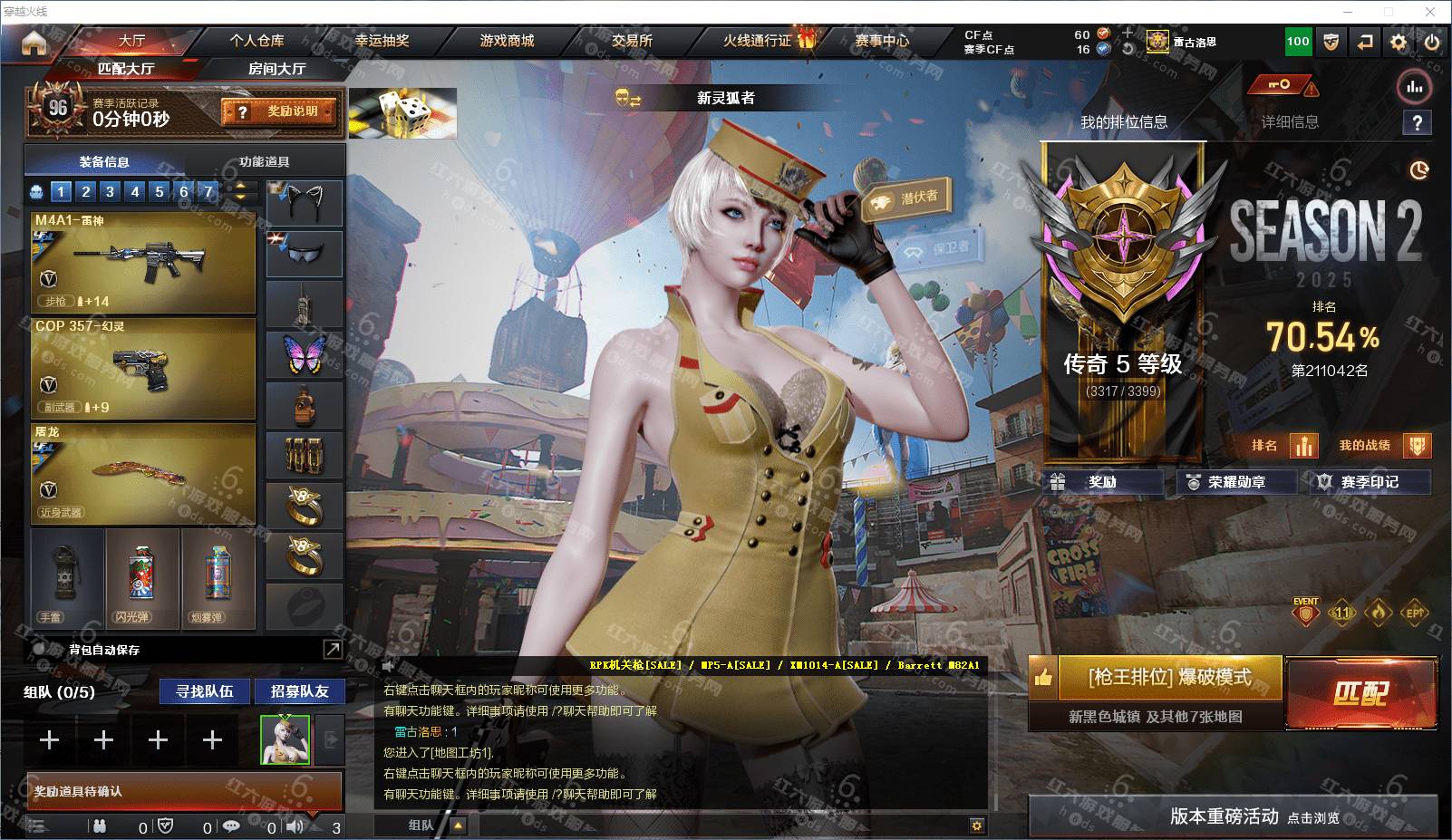Open the 个人仓库 personal storage menu
The height and width of the screenshot is (840, 1452).
pos(257,41)
